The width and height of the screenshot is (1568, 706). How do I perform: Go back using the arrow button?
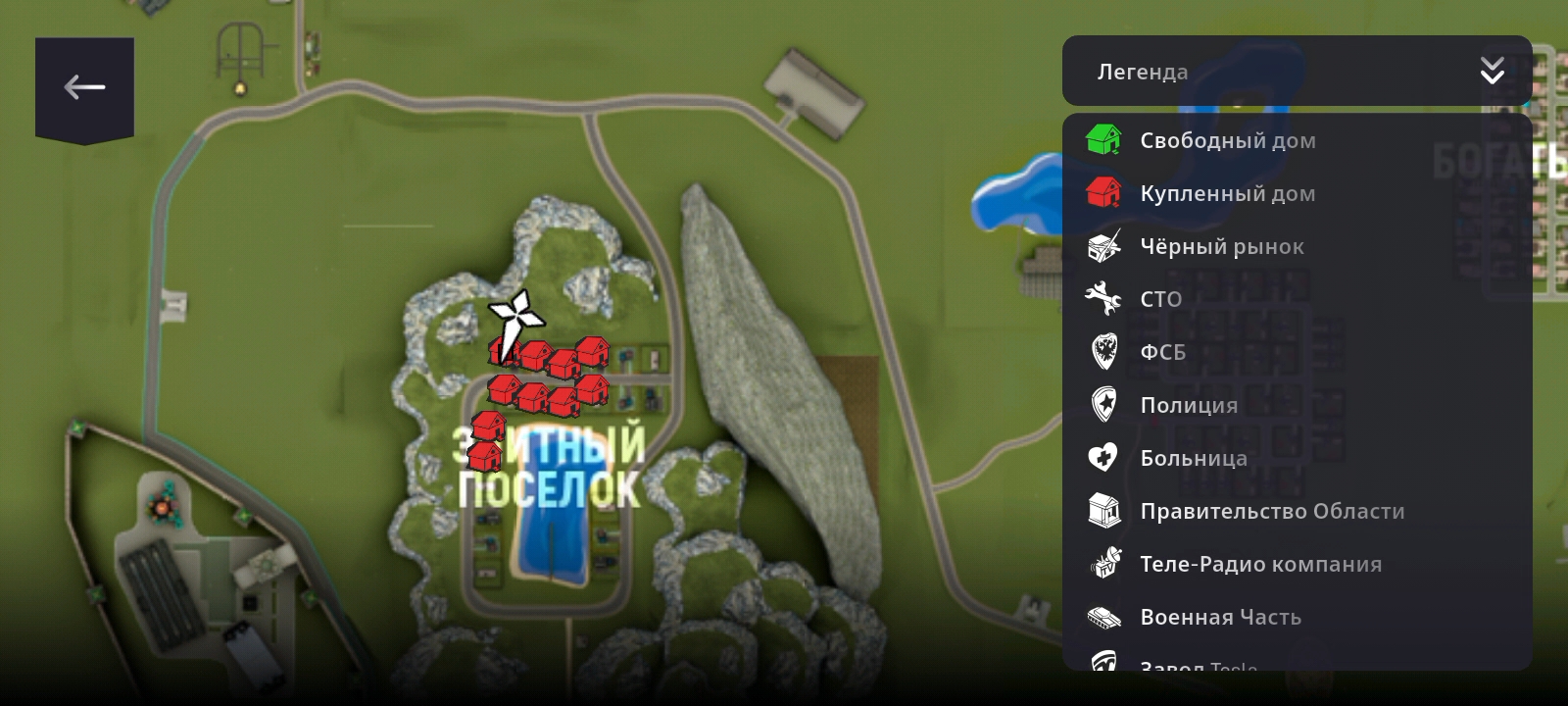[x=84, y=88]
